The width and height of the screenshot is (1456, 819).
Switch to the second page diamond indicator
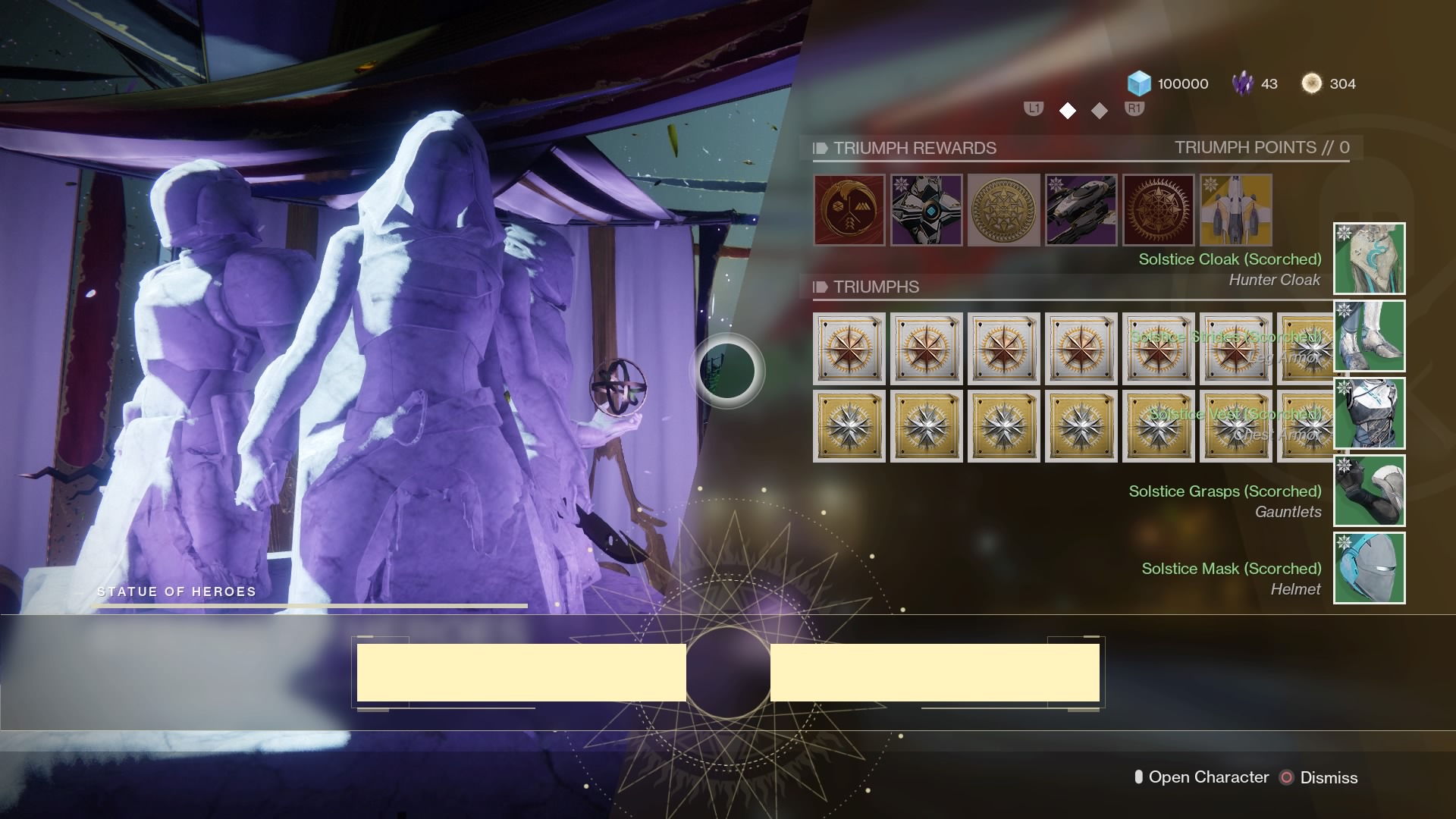pos(1100,111)
